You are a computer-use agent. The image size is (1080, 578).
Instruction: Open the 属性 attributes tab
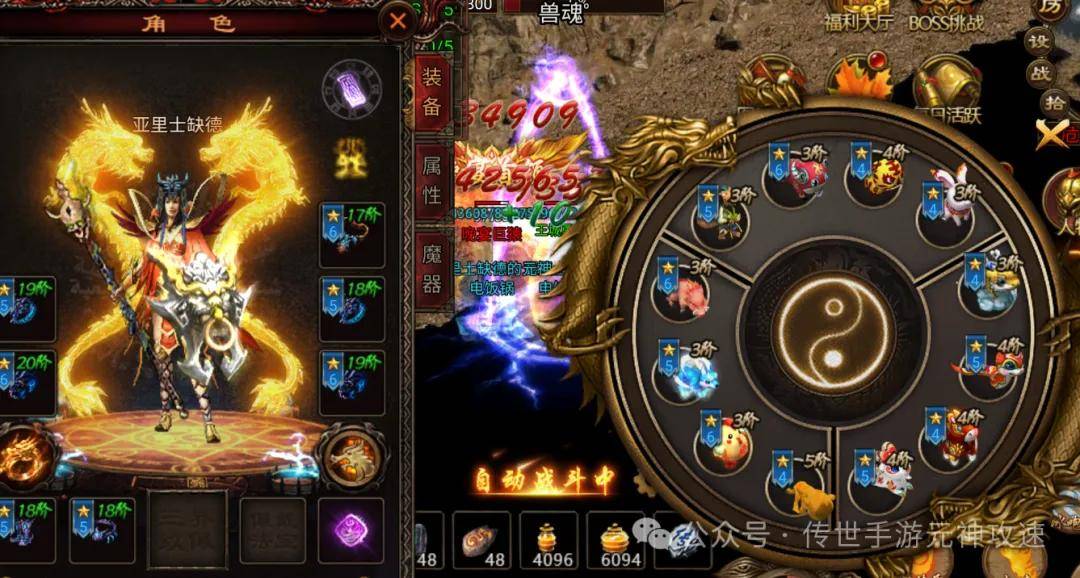(x=432, y=179)
